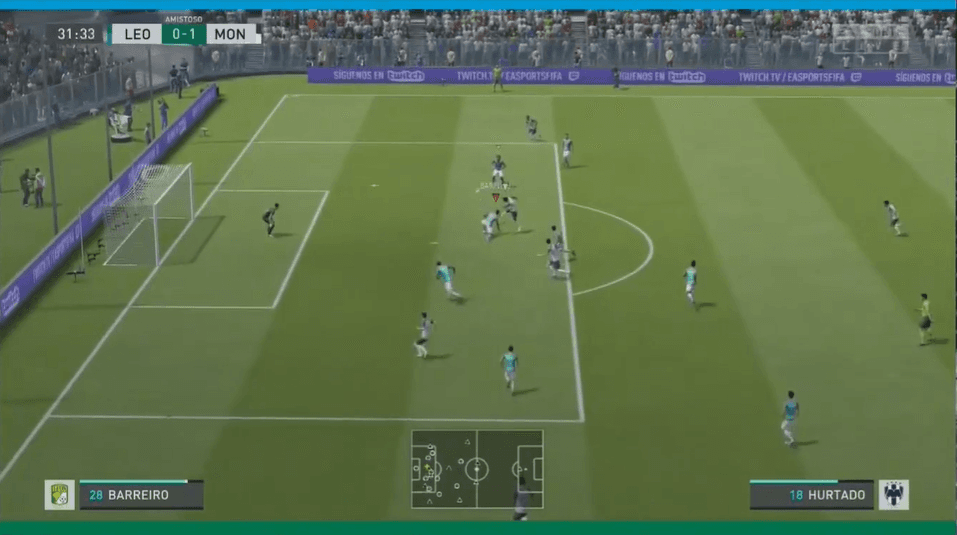Select the MON team label on scoreboard
The width and height of the screenshot is (957, 535).
pyautogui.click(x=231, y=34)
